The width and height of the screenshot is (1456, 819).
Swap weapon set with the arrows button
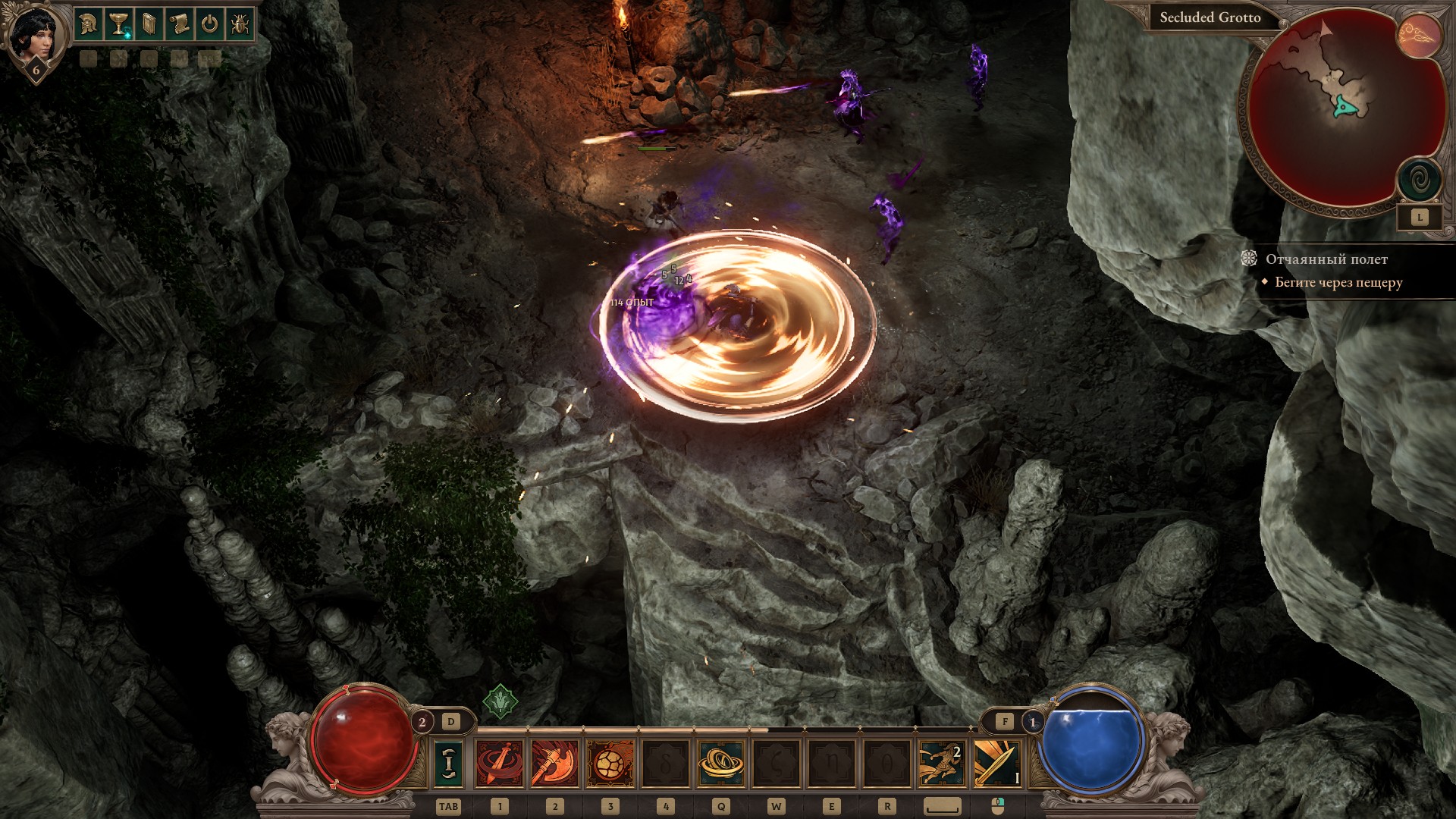pyautogui.click(x=448, y=763)
